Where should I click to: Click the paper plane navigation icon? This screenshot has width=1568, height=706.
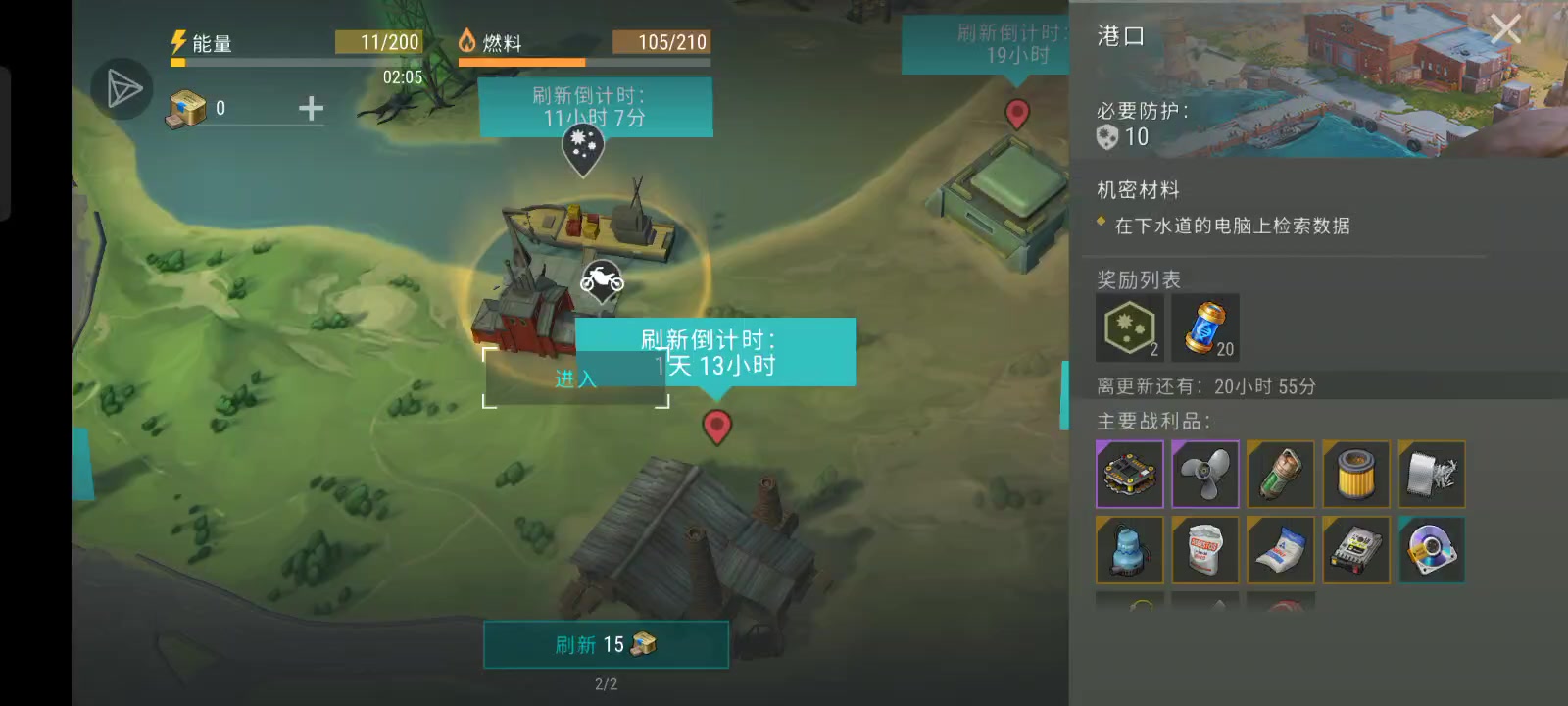(x=120, y=89)
